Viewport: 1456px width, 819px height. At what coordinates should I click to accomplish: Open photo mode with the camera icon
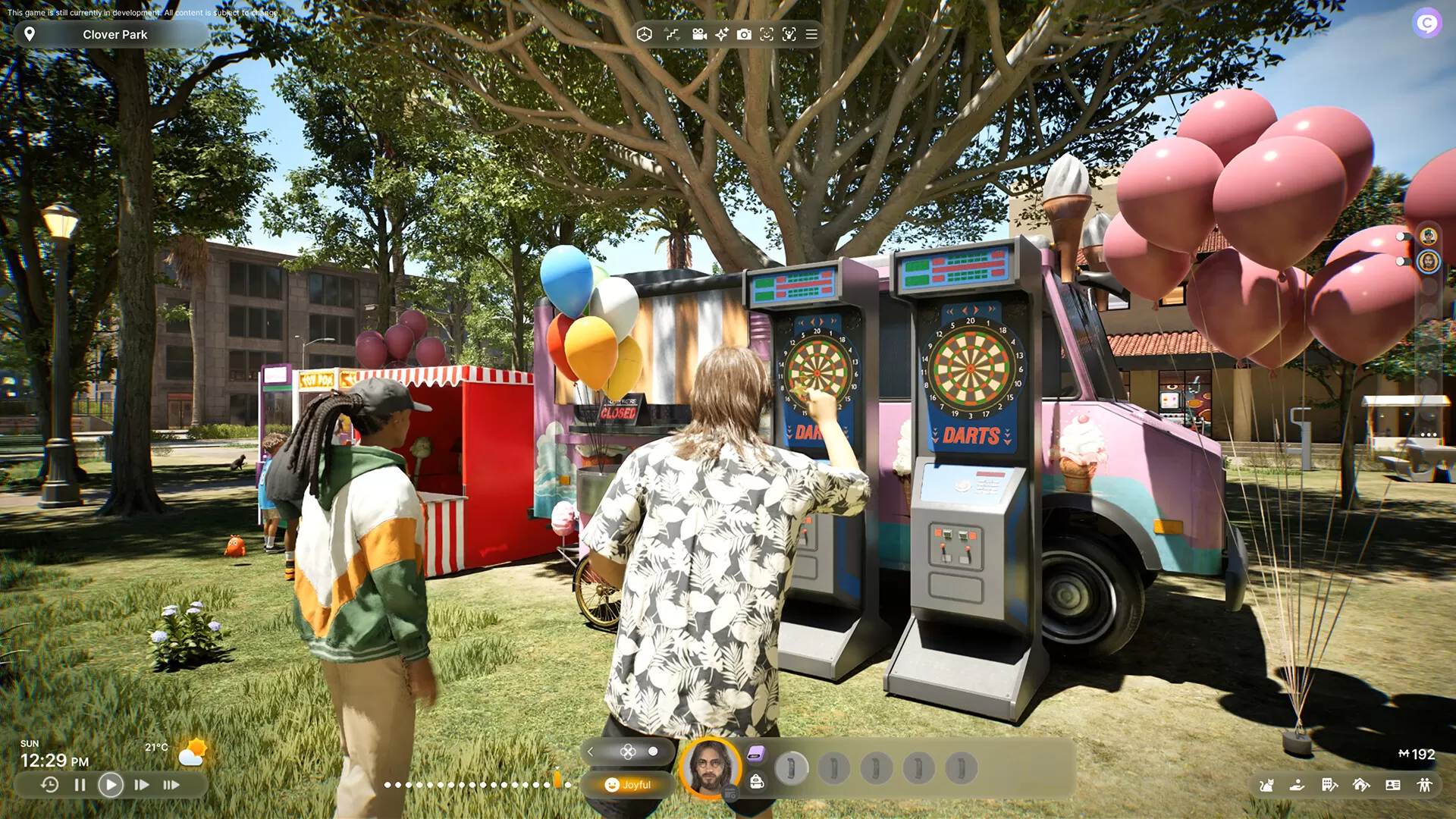pyautogui.click(x=744, y=34)
